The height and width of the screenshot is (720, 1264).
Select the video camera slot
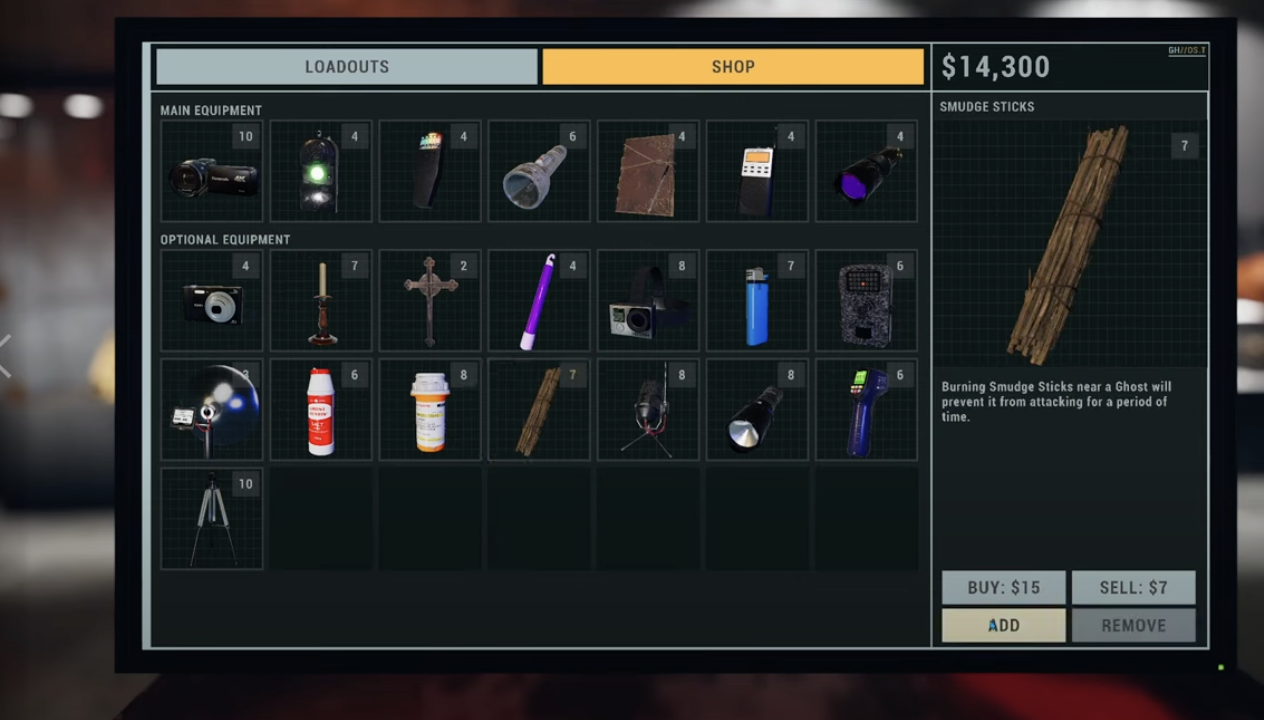click(212, 171)
